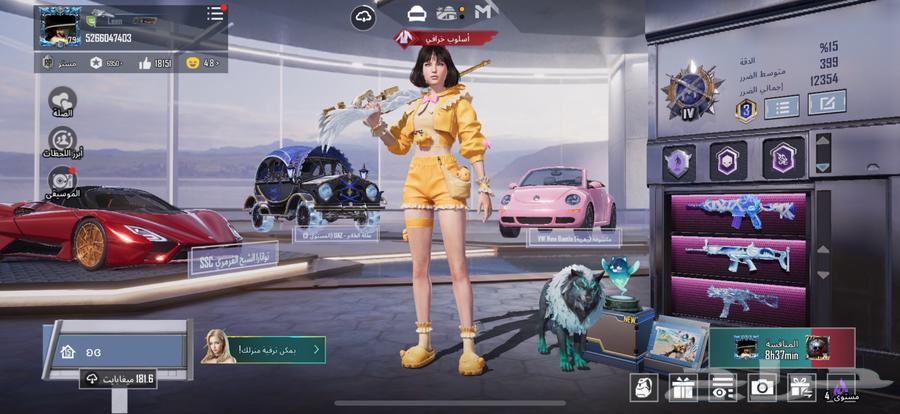Open the music icon with red dot

(x=62, y=181)
